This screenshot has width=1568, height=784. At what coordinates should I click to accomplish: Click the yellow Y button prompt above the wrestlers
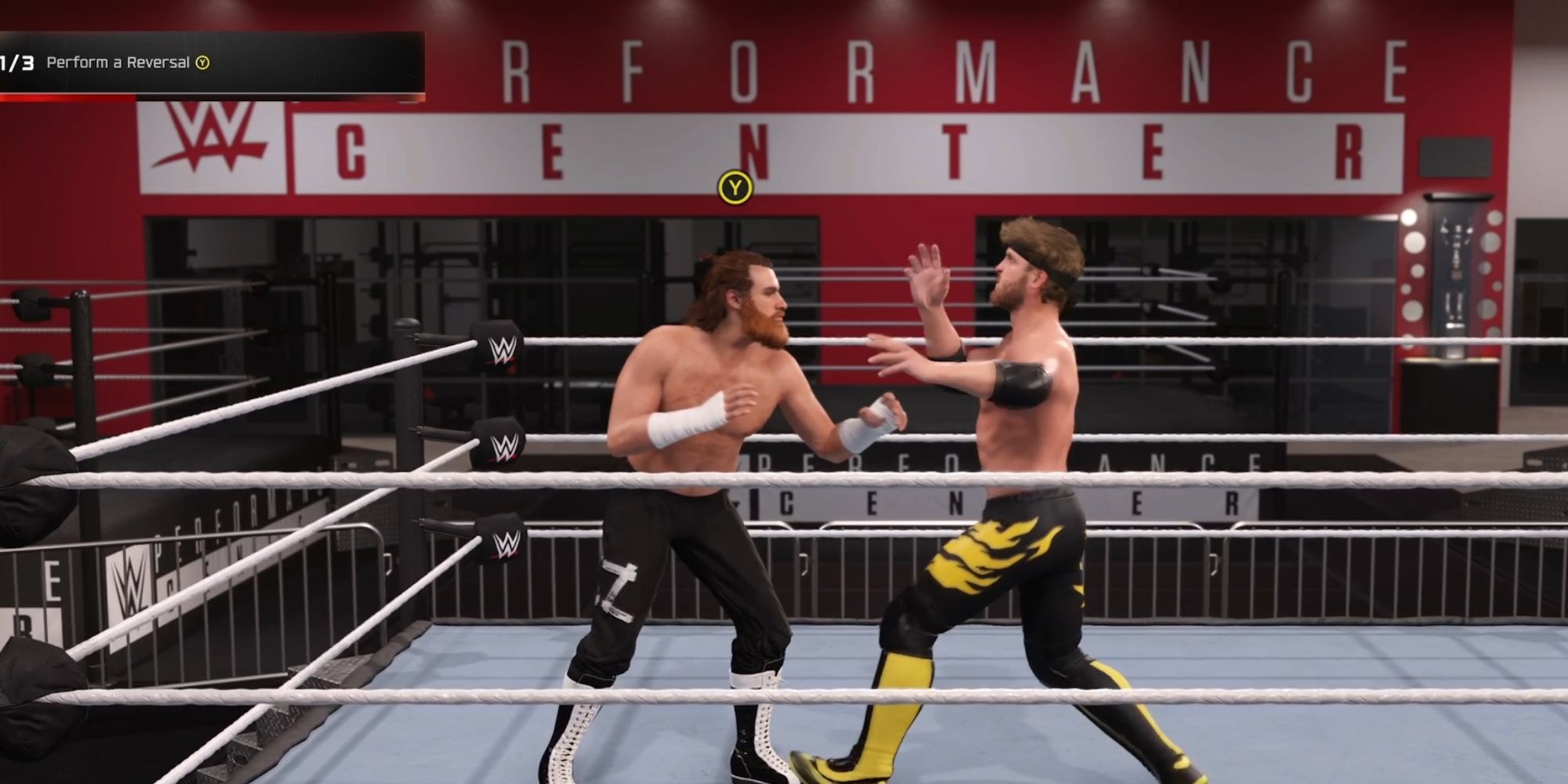tap(734, 187)
